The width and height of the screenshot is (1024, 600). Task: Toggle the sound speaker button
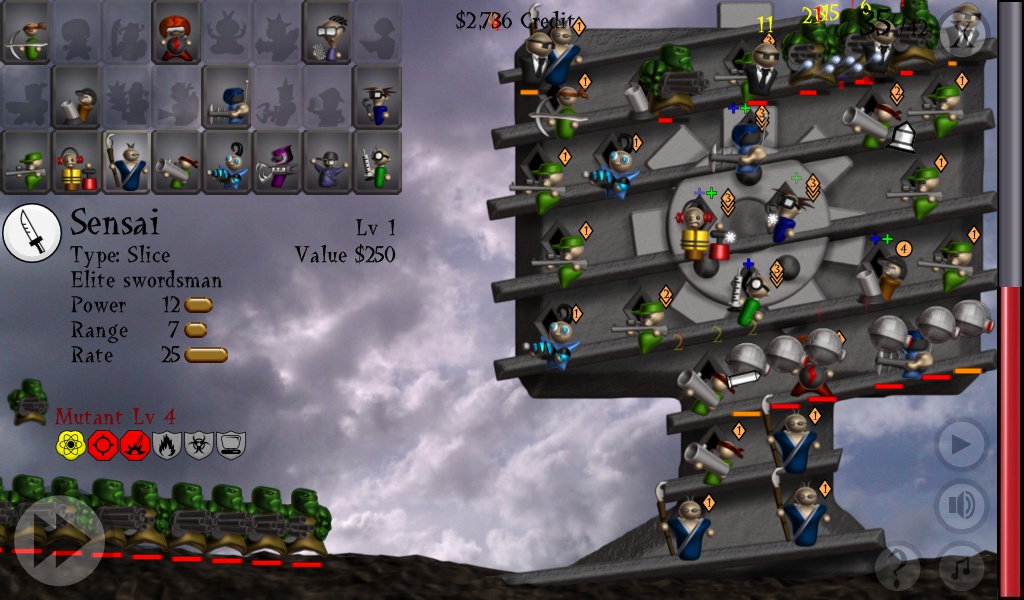point(961,505)
